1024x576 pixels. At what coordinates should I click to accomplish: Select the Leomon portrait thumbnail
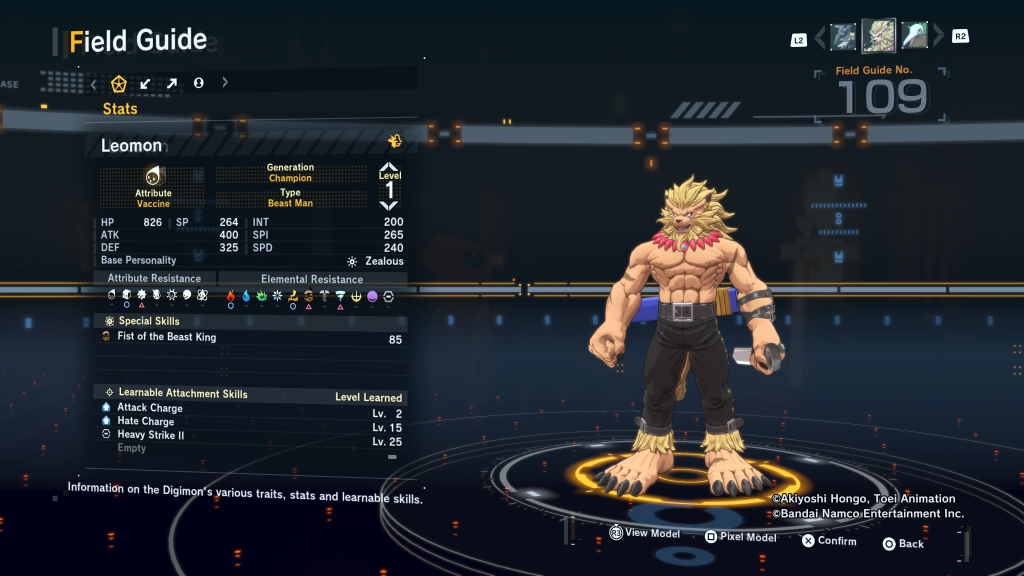coord(879,36)
